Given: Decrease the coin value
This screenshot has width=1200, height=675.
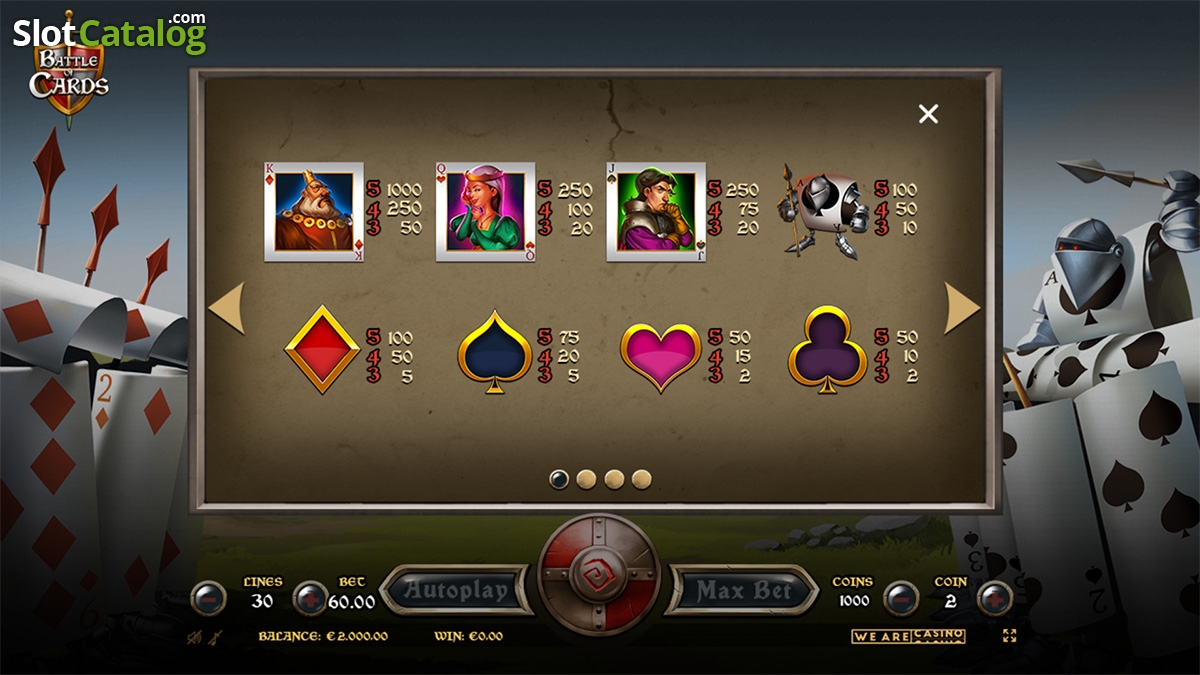Looking at the screenshot, I should (900, 598).
